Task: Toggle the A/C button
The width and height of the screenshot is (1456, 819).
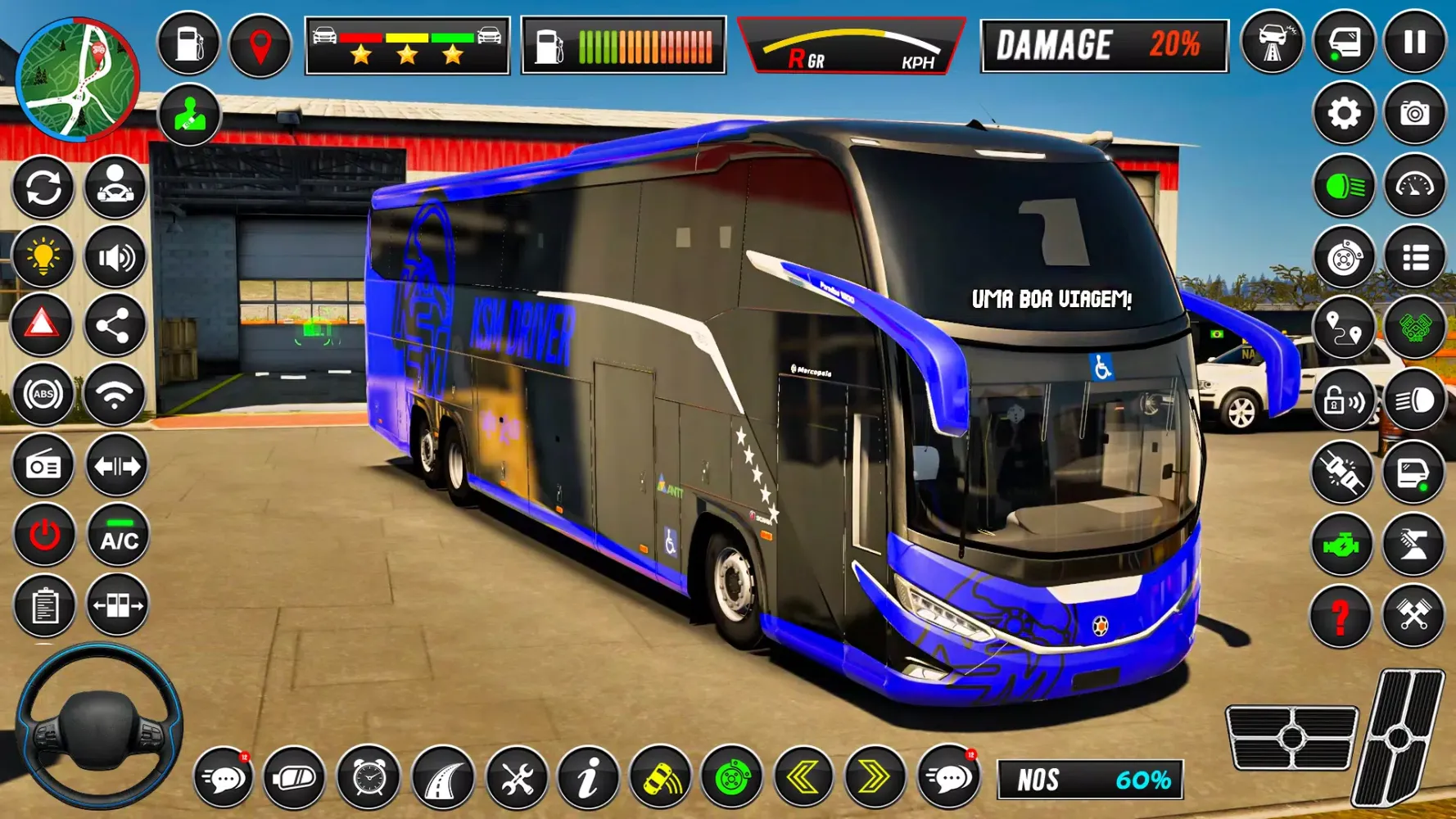Action: [119, 536]
